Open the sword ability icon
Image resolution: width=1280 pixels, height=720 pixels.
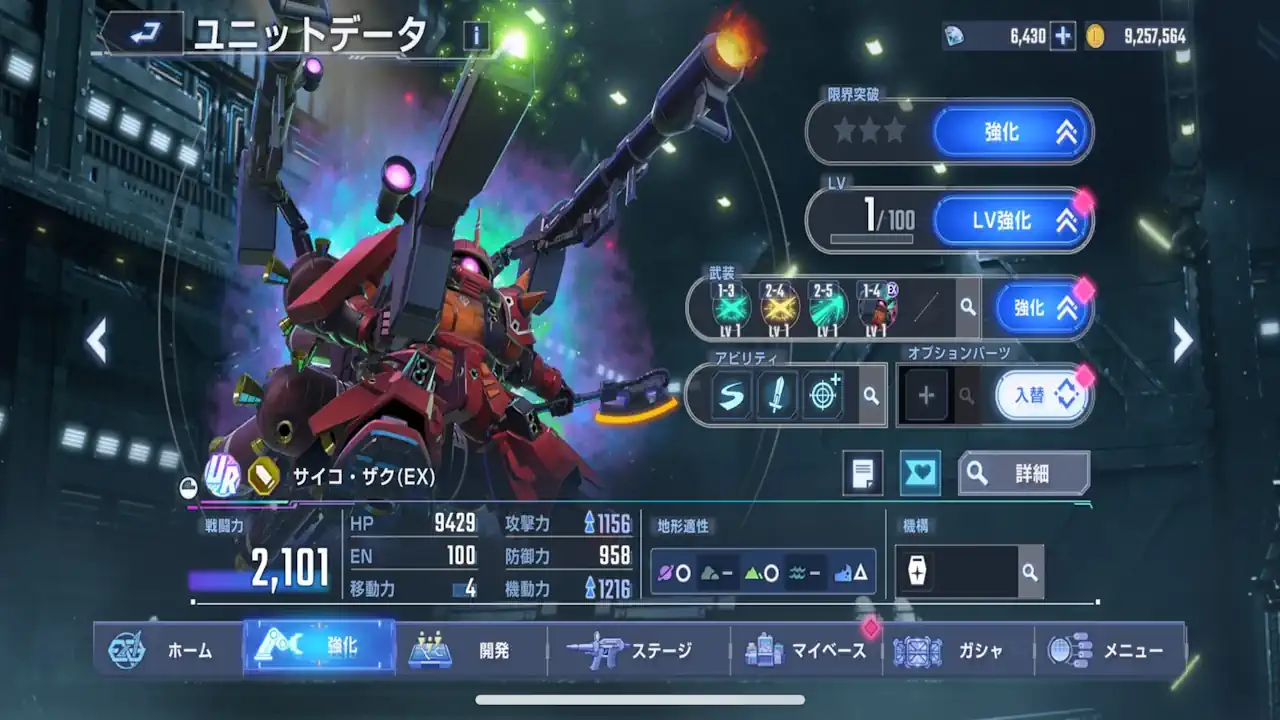[x=777, y=395]
